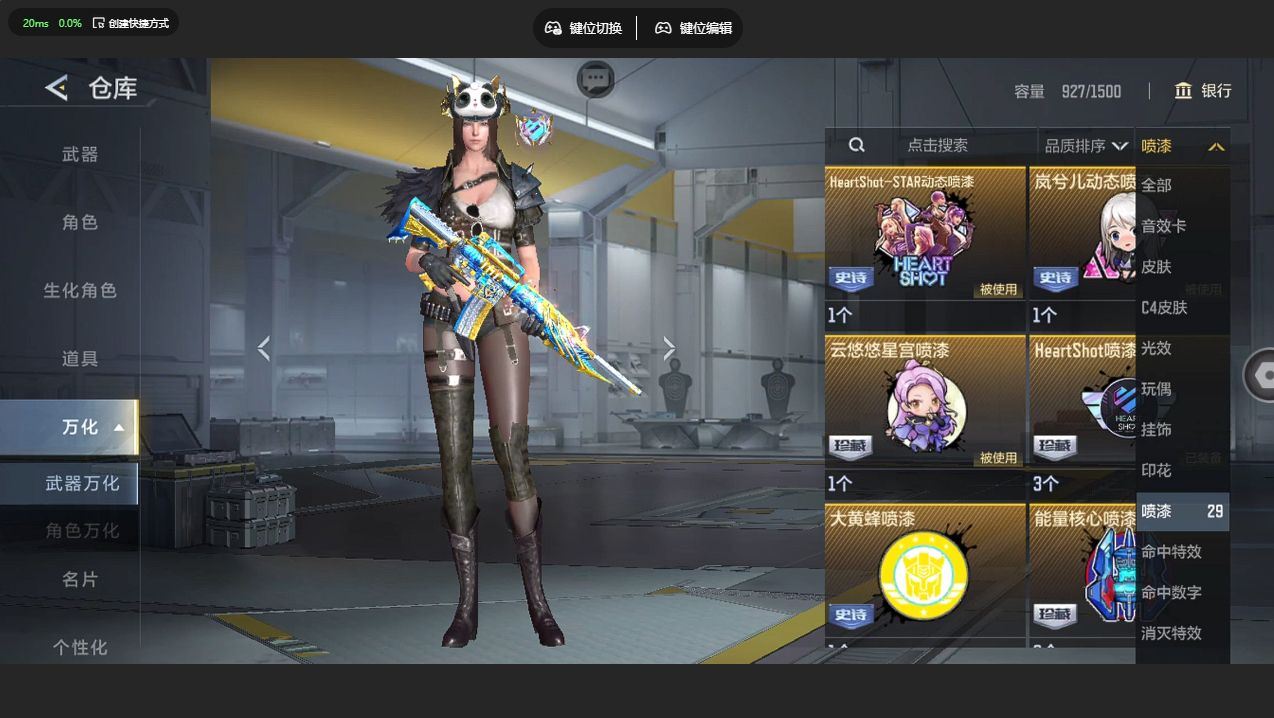This screenshot has height=718, width=1274.
Task: Open the chat bubble icon
Action: (x=596, y=79)
